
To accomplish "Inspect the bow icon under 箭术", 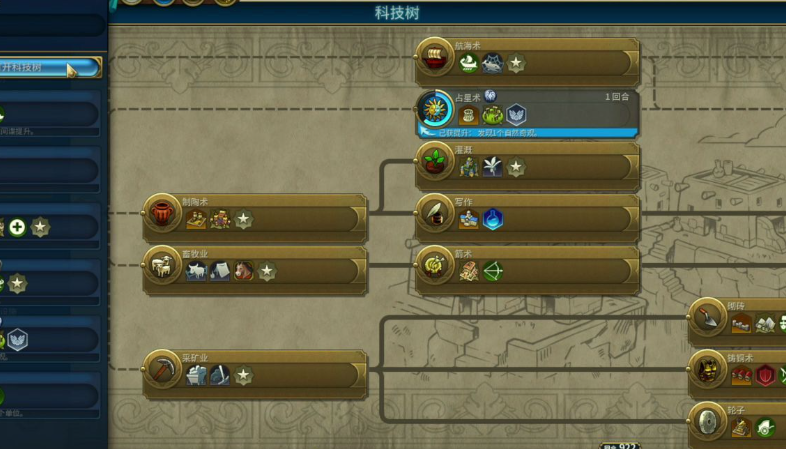I will tap(493, 271).
